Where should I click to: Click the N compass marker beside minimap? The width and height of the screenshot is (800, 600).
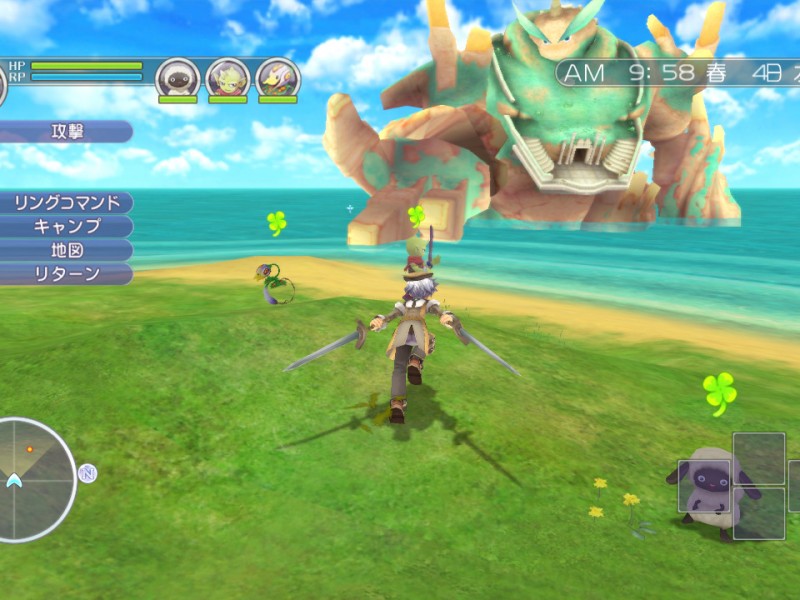coord(88,473)
